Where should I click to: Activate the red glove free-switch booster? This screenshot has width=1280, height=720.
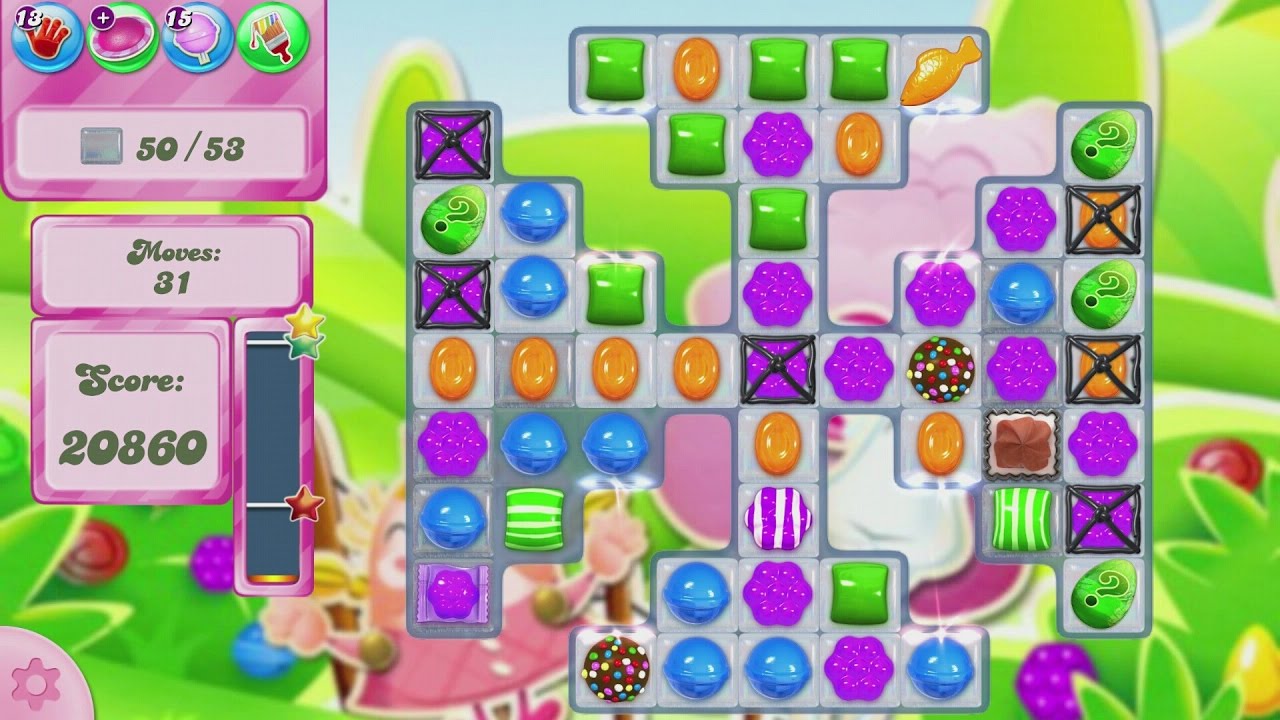point(46,38)
